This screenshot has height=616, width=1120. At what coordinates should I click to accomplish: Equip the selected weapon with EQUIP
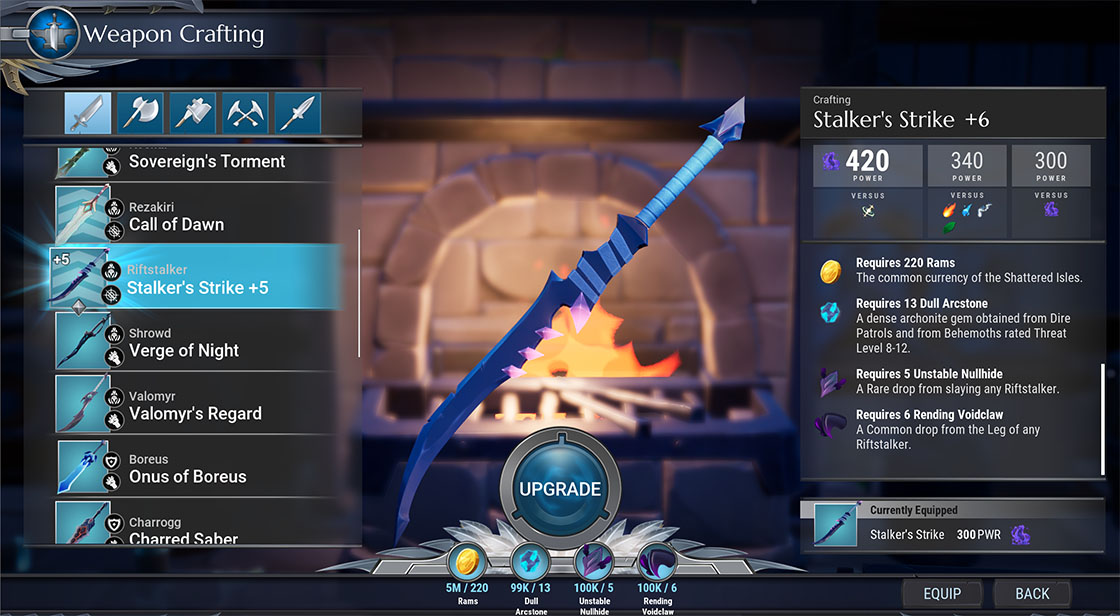click(941, 593)
